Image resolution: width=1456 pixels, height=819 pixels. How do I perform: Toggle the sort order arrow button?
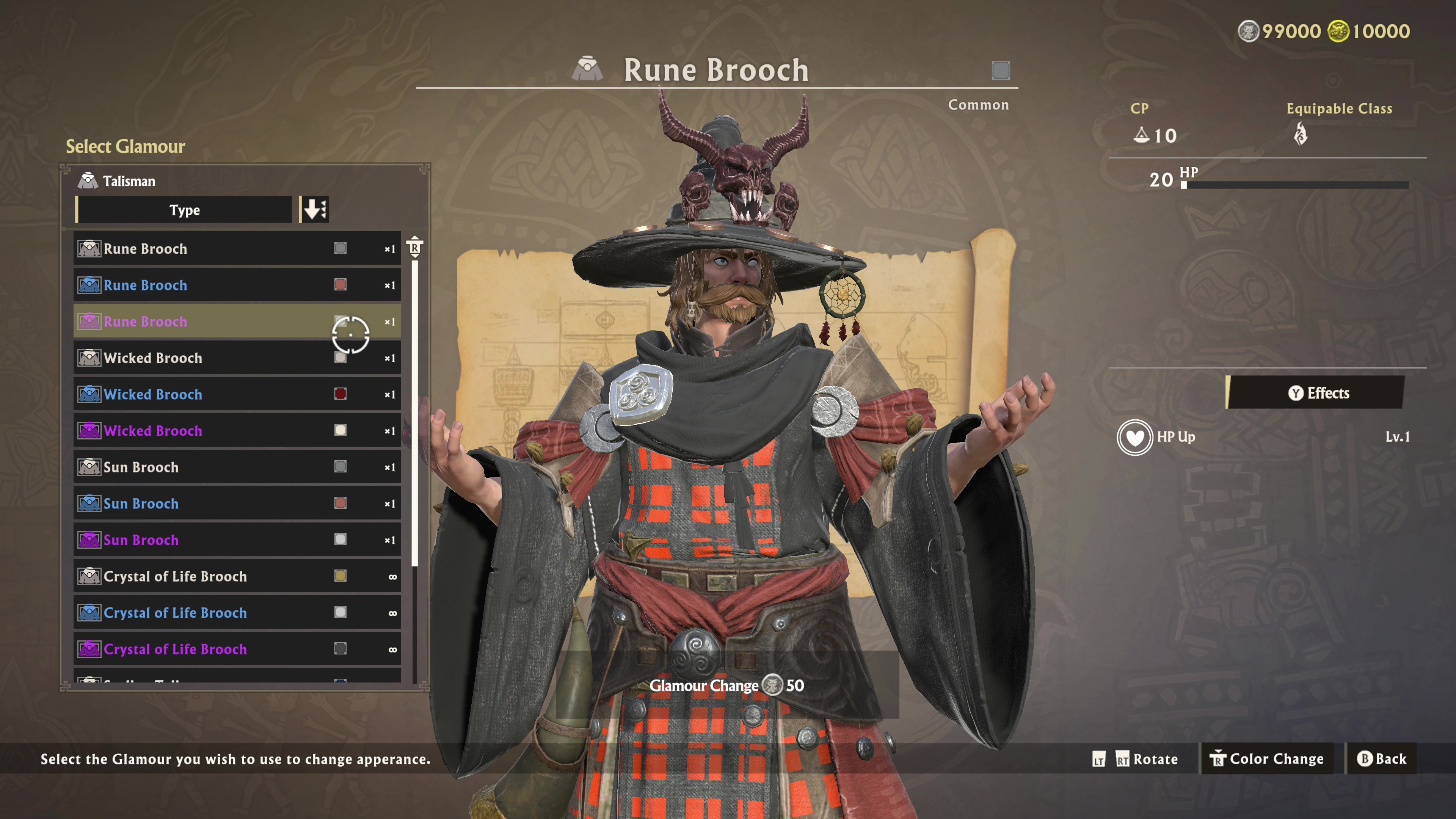pos(315,210)
